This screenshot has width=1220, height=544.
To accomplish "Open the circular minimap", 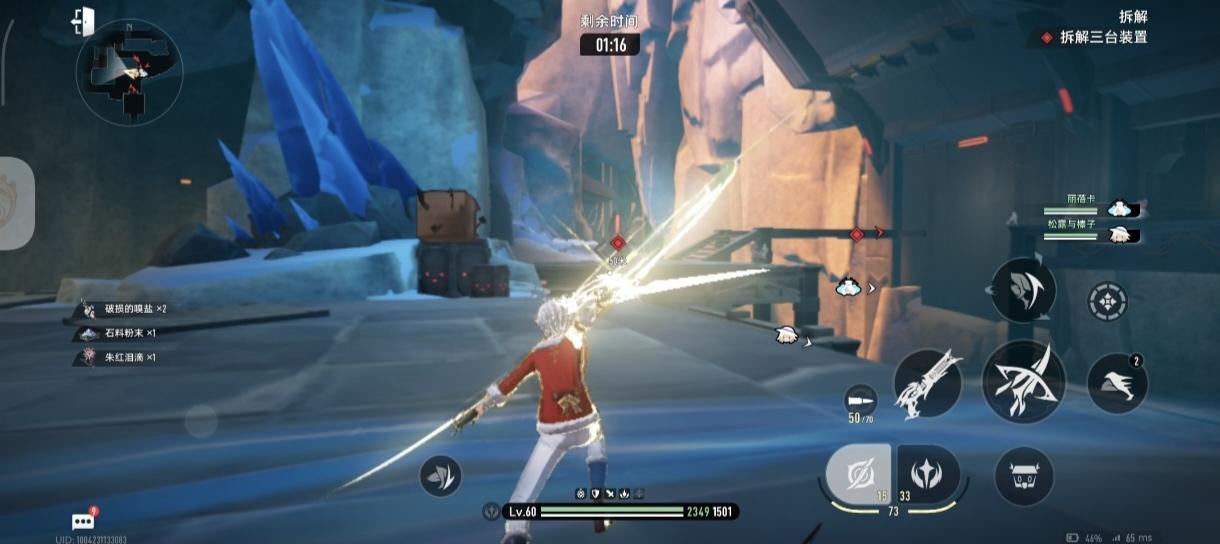I will tap(129, 72).
